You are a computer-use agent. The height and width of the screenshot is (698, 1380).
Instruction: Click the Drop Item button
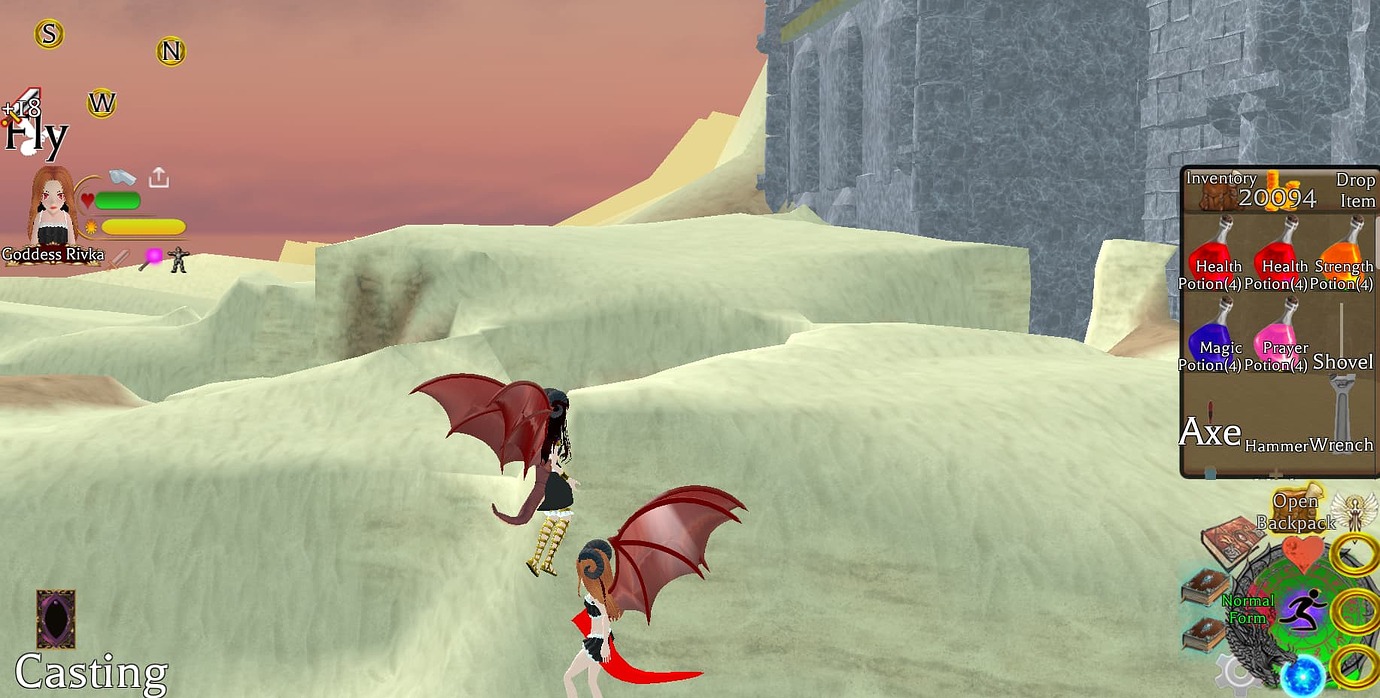tap(1356, 190)
